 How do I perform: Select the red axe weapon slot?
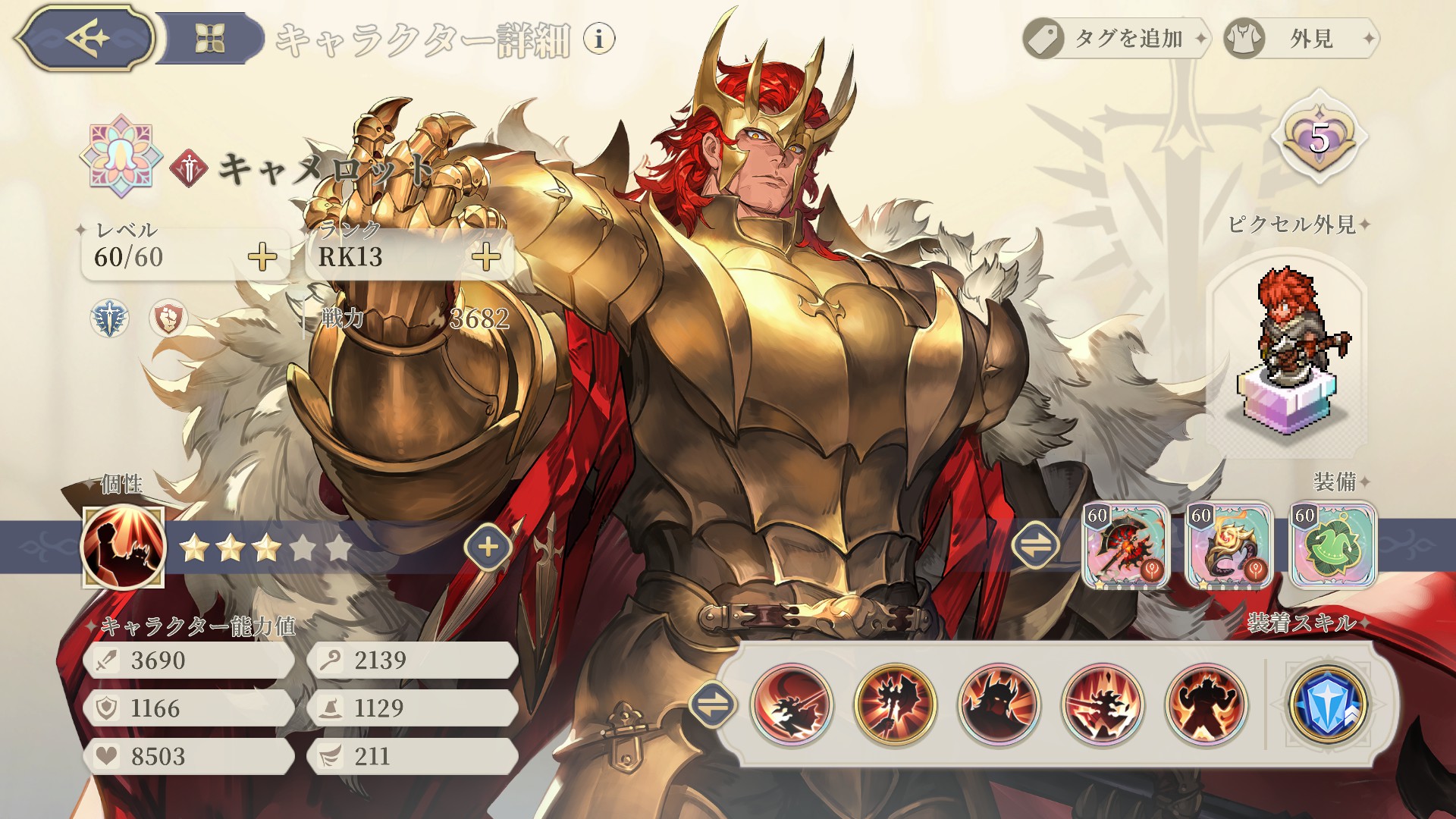1125,545
